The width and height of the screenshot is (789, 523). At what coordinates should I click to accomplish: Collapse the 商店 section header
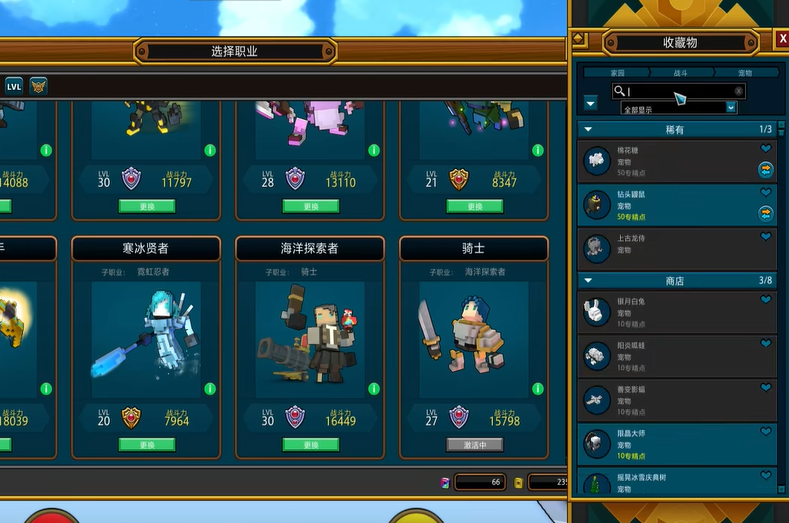589,281
